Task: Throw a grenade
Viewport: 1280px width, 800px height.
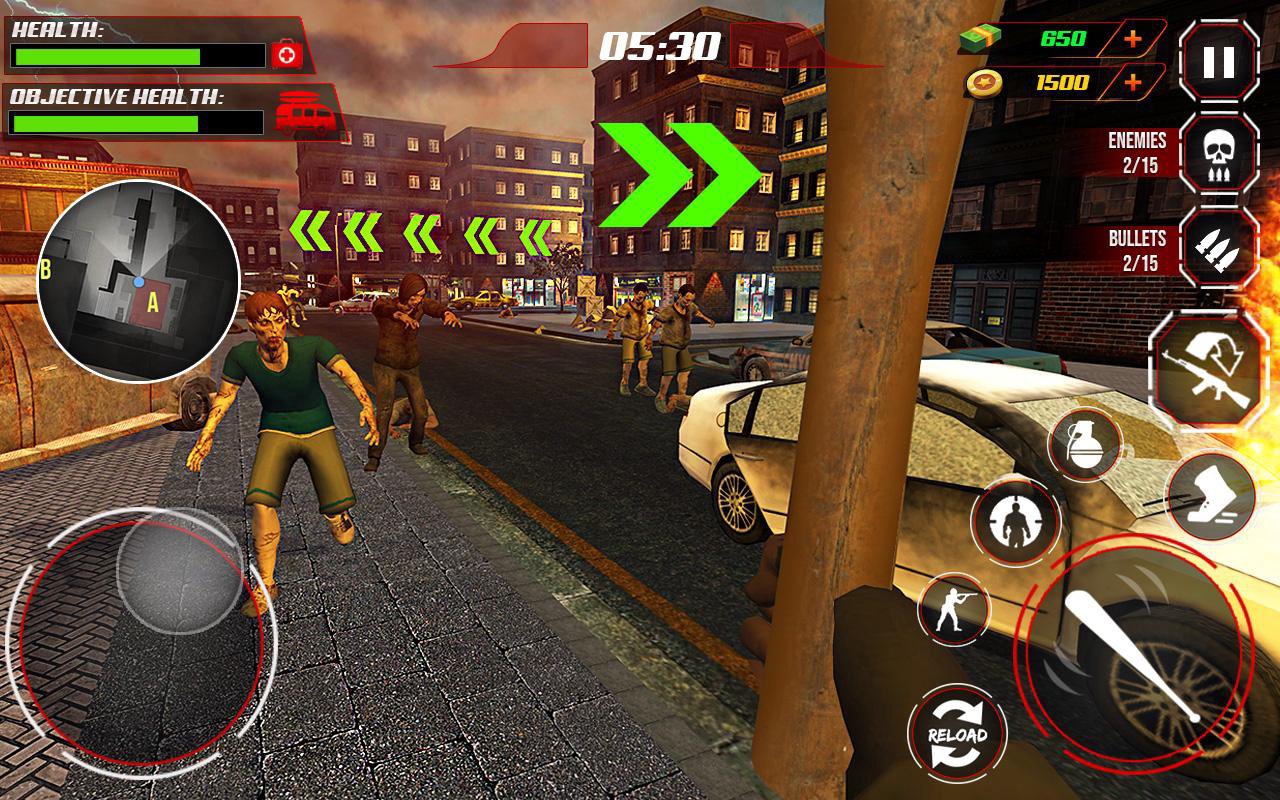Action: click(x=1084, y=445)
